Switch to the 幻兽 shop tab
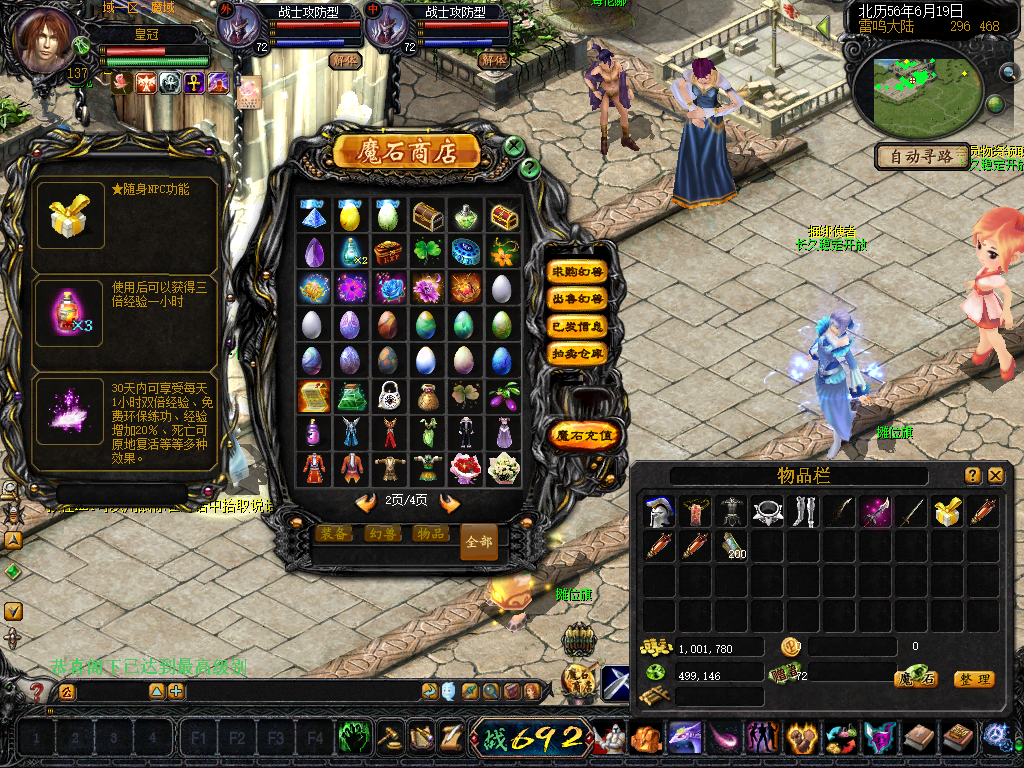The height and width of the screenshot is (768, 1024). (x=381, y=534)
